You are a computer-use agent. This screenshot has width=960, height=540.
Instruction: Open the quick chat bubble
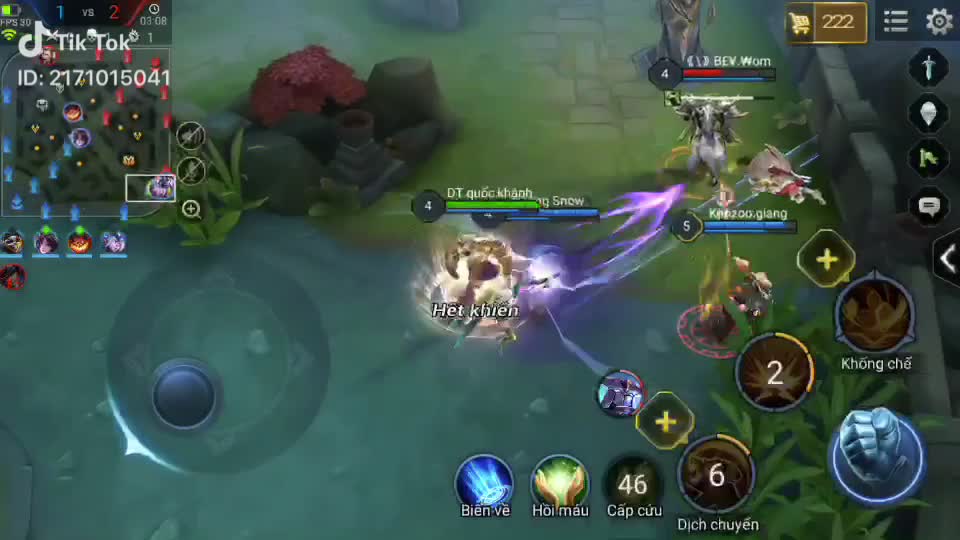(929, 206)
